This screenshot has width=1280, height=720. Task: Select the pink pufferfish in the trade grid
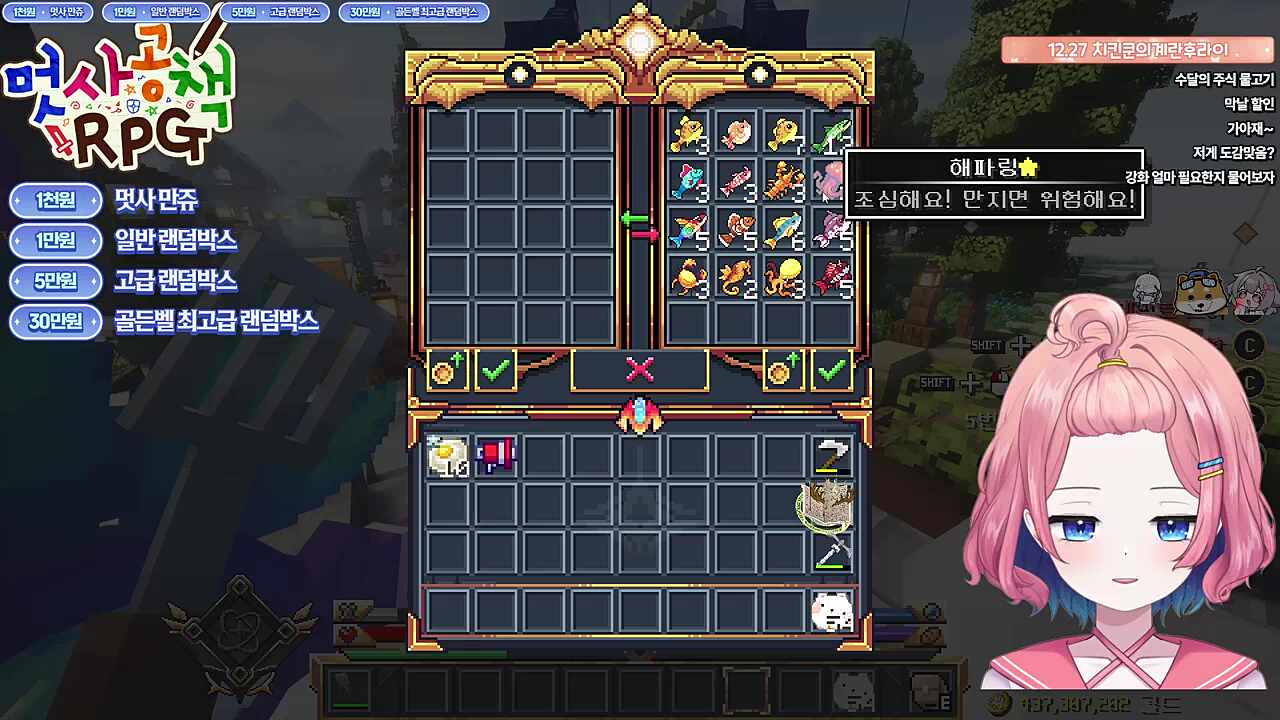click(737, 132)
